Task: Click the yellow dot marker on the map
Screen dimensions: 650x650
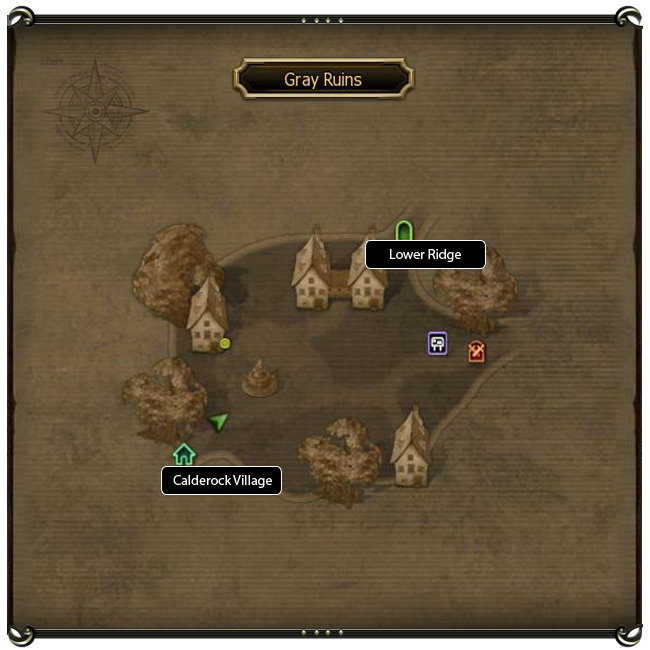Action: point(225,343)
